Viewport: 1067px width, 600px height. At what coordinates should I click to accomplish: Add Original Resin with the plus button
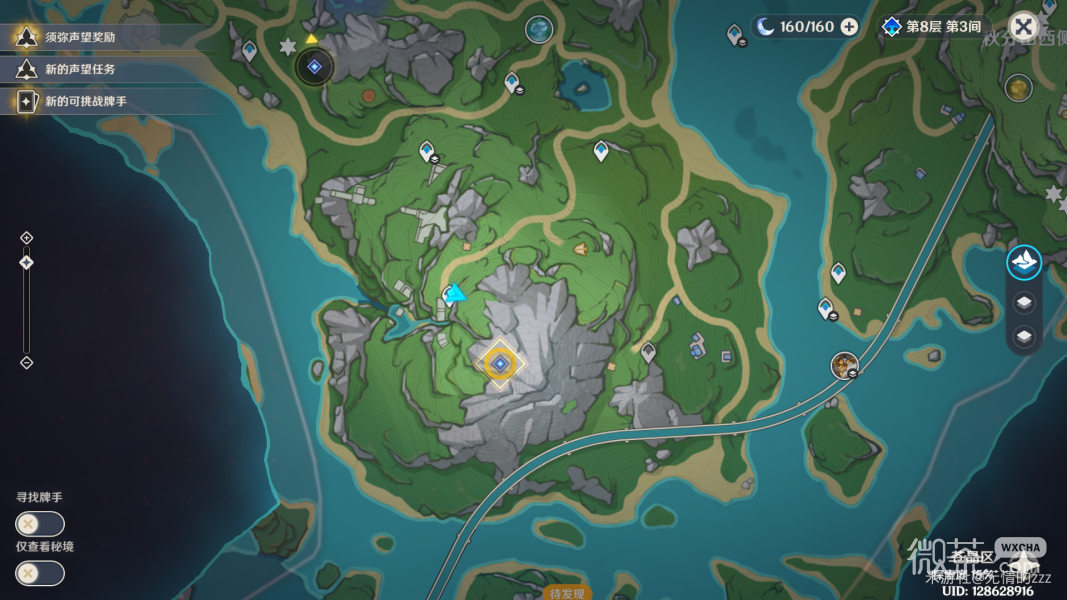[x=849, y=27]
